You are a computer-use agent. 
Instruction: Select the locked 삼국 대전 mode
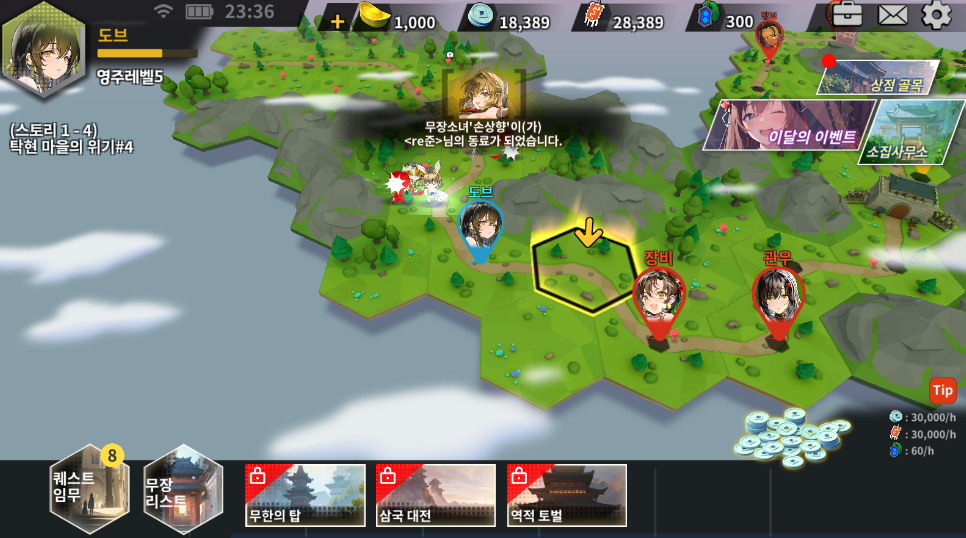pyautogui.click(x=436, y=495)
